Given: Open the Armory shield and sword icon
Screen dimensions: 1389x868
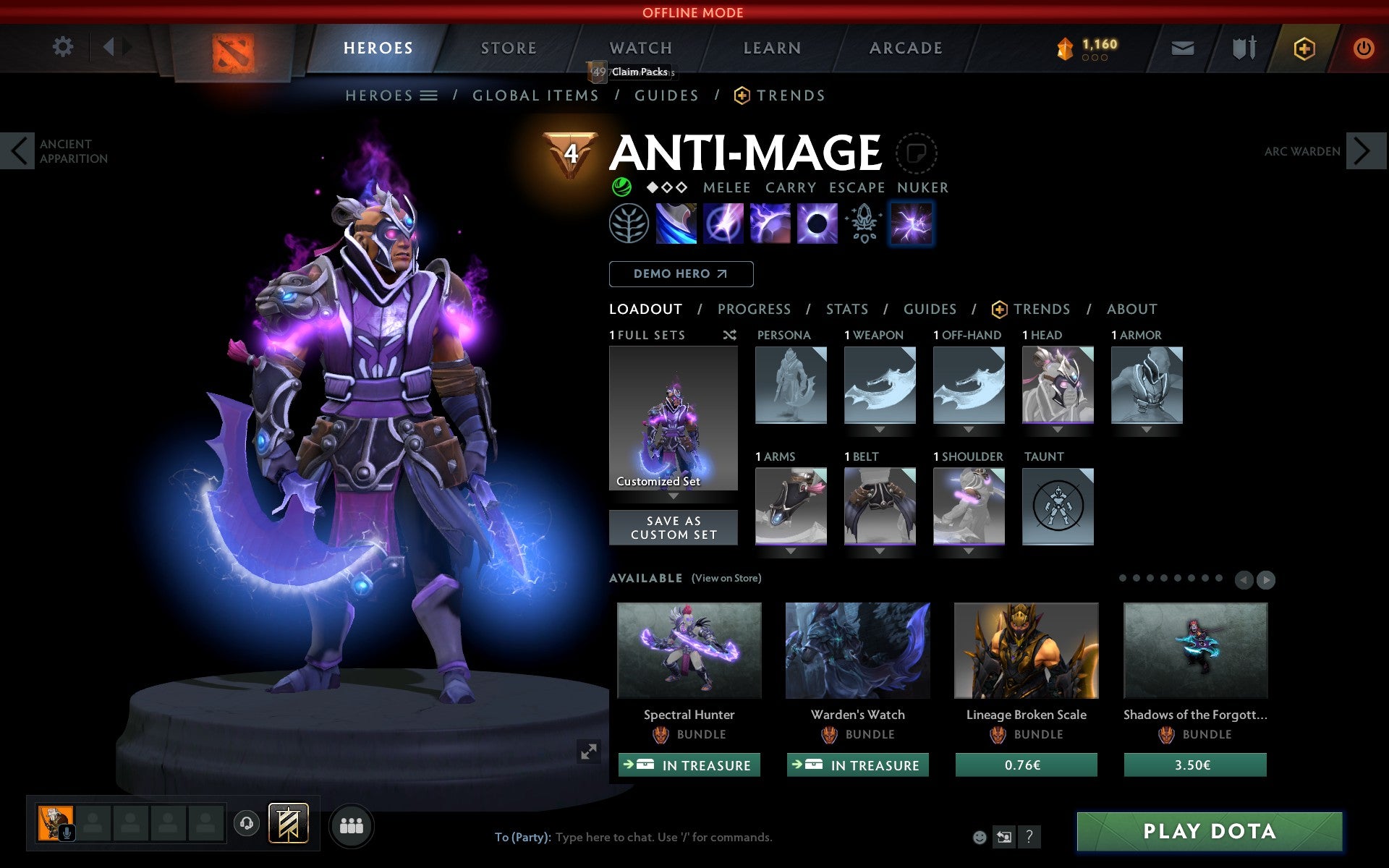Looking at the screenshot, I should coord(1245,48).
